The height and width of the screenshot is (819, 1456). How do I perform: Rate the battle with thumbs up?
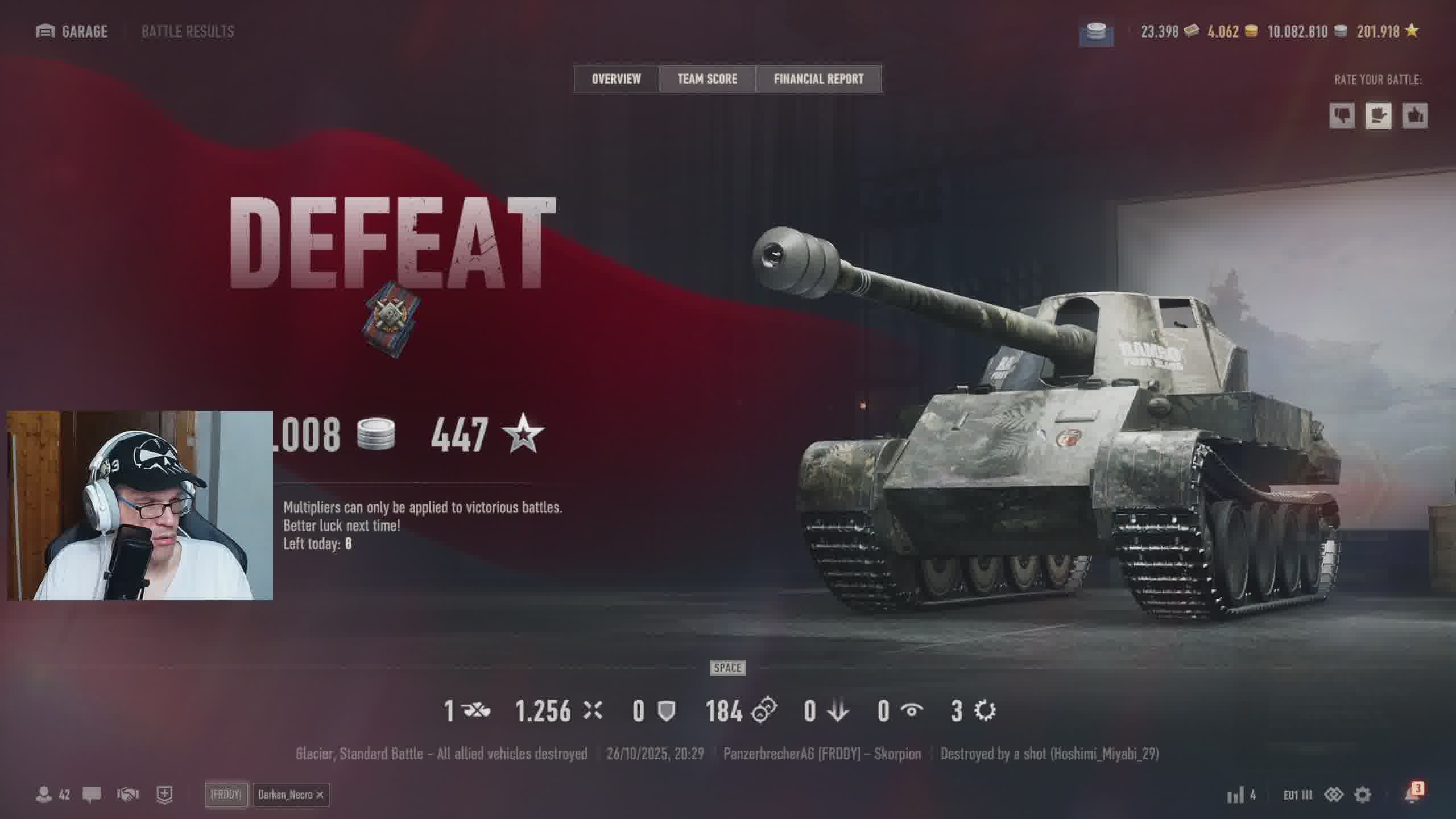click(x=1414, y=116)
